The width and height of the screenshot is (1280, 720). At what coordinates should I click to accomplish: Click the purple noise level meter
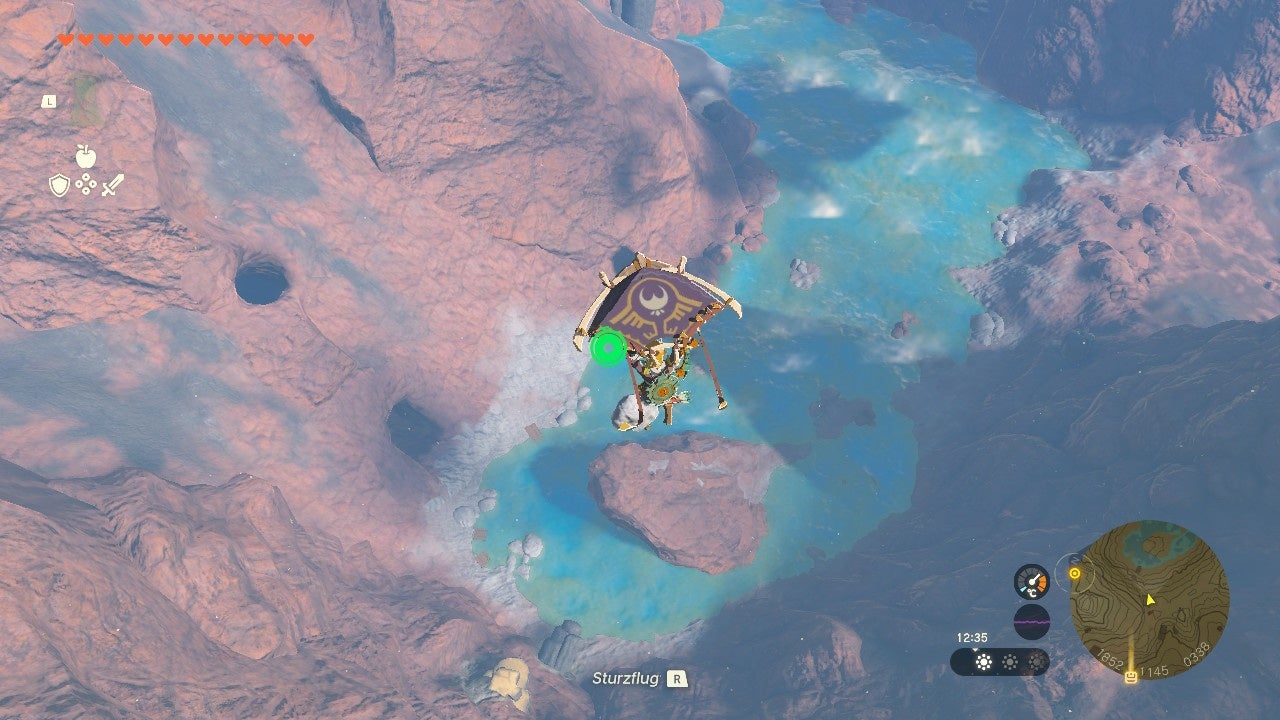(1033, 620)
